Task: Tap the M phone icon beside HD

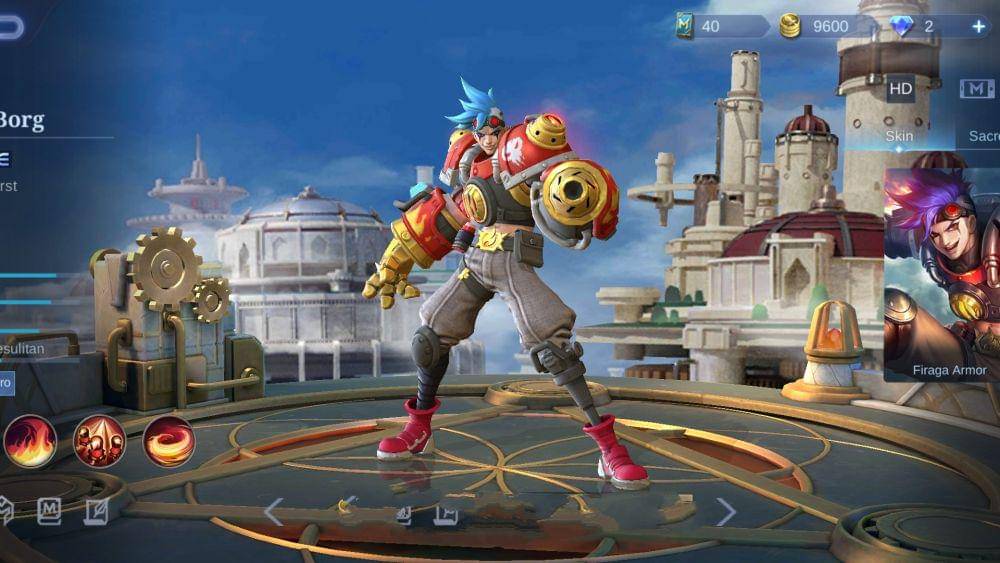Action: tap(977, 89)
